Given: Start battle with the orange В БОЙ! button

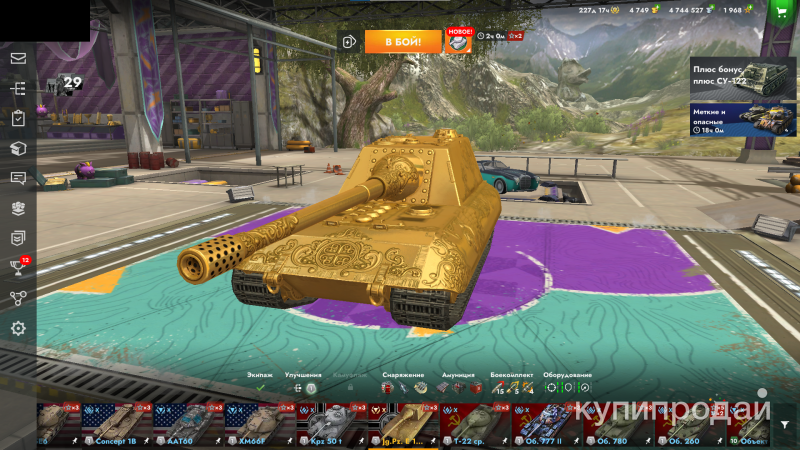Looking at the screenshot, I should tap(403, 41).
